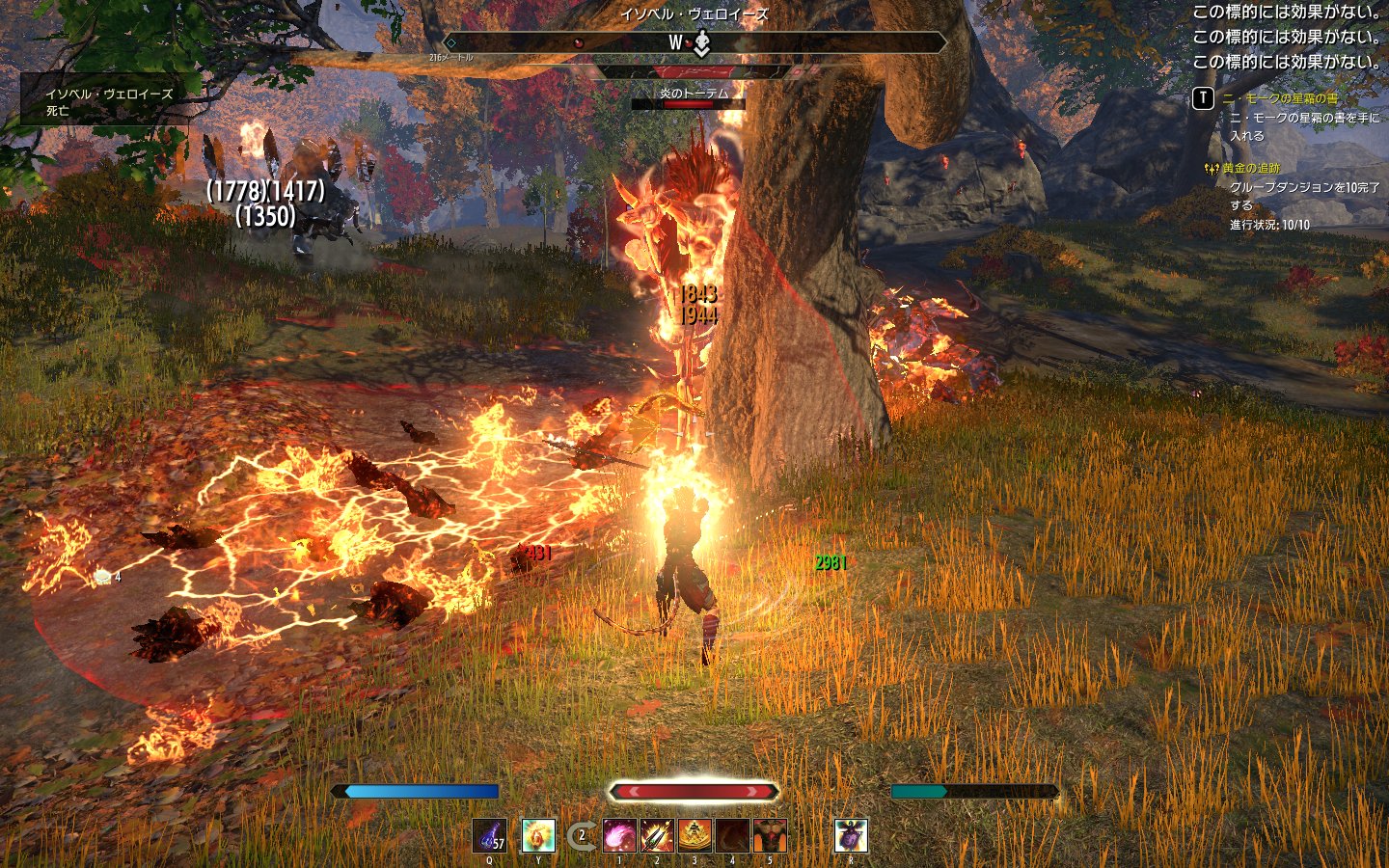The width and height of the screenshot is (1389, 868).
Task: Select the ニ・モークの星霜の書 quest title in tracker
Action: coord(1279,98)
